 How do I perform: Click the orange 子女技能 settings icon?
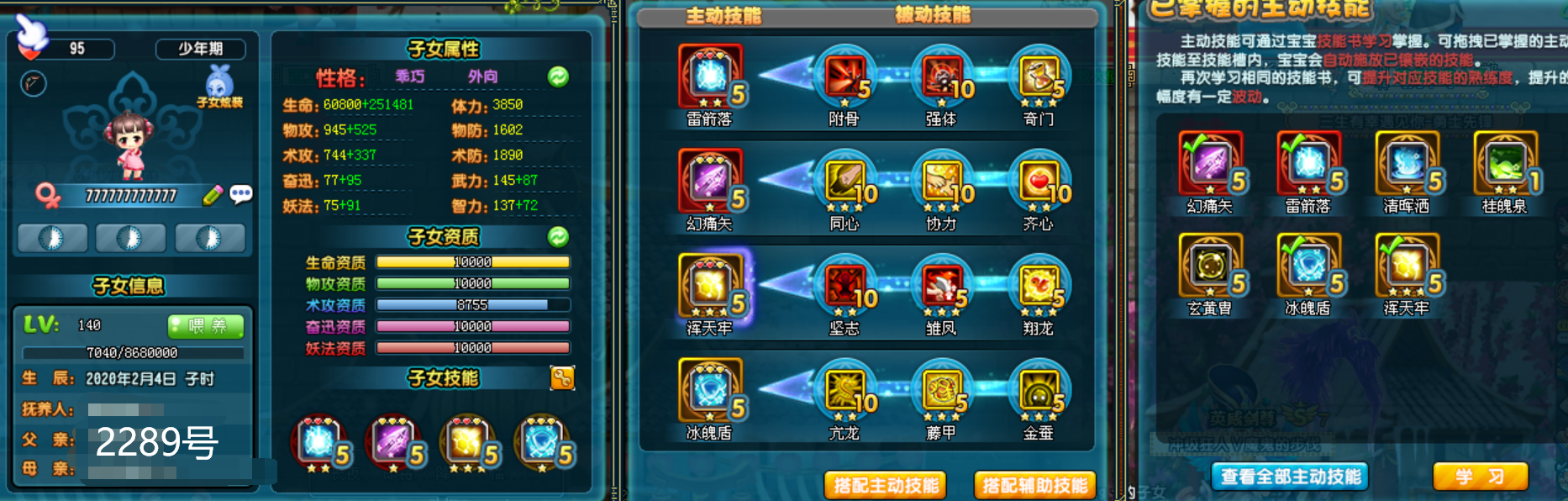click(x=562, y=378)
